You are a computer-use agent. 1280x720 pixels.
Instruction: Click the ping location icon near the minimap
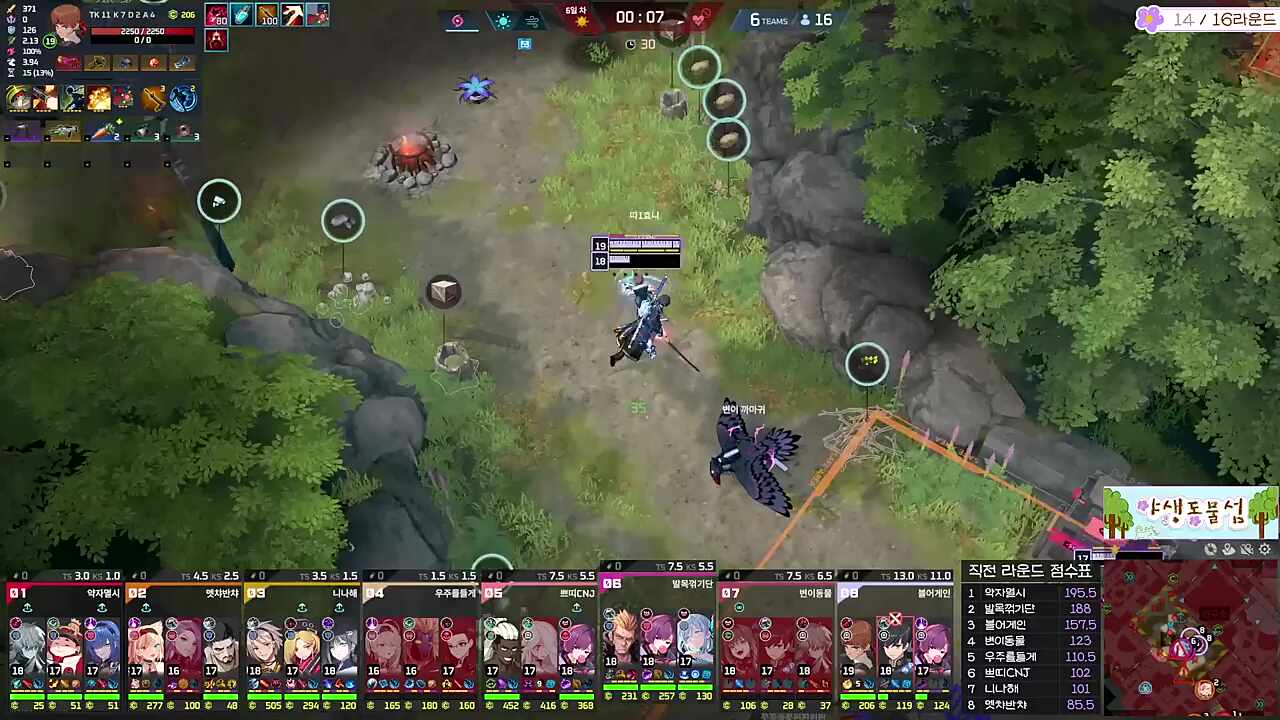[1228, 550]
